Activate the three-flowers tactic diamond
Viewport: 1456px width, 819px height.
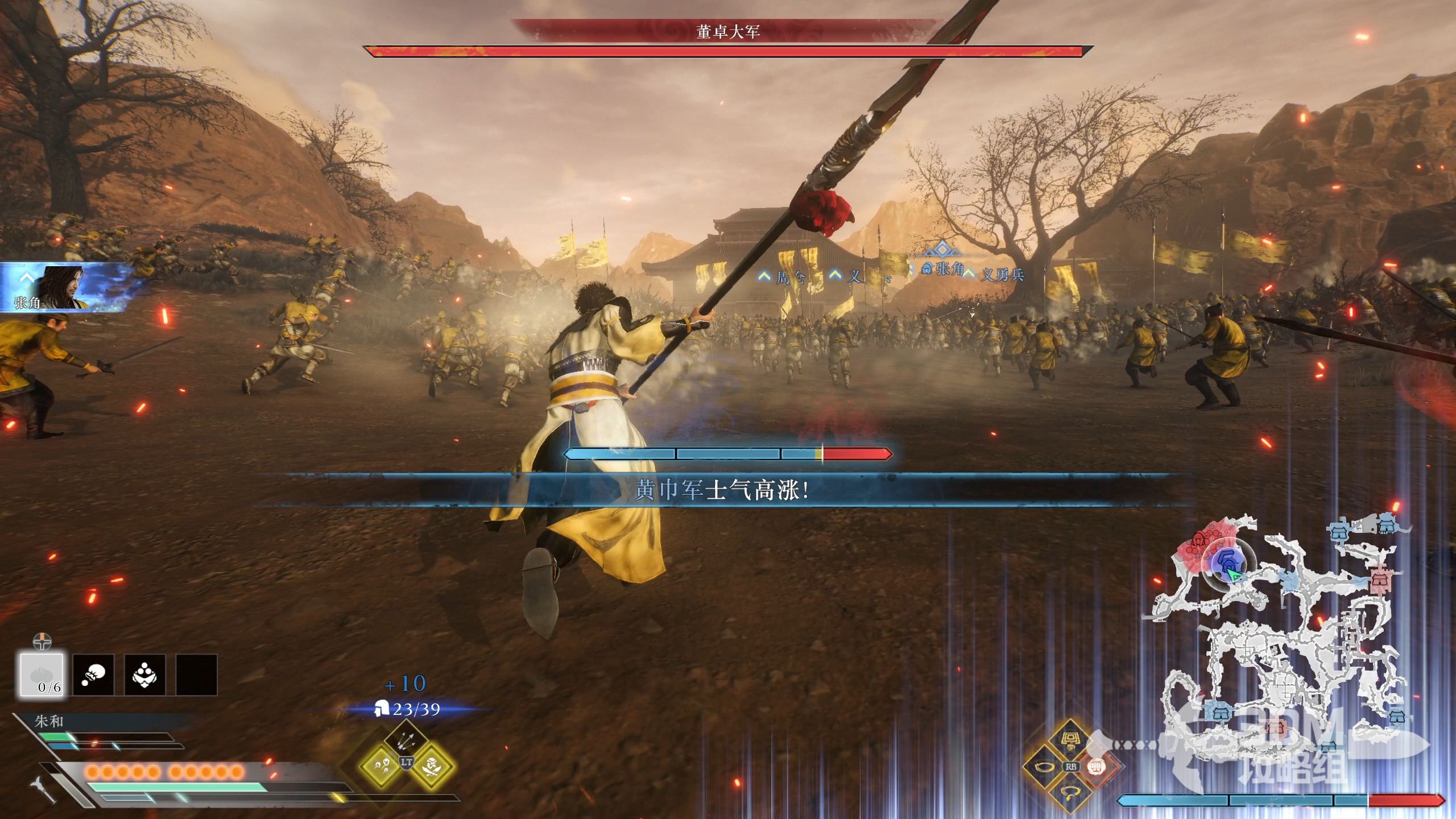pyautogui.click(x=380, y=766)
